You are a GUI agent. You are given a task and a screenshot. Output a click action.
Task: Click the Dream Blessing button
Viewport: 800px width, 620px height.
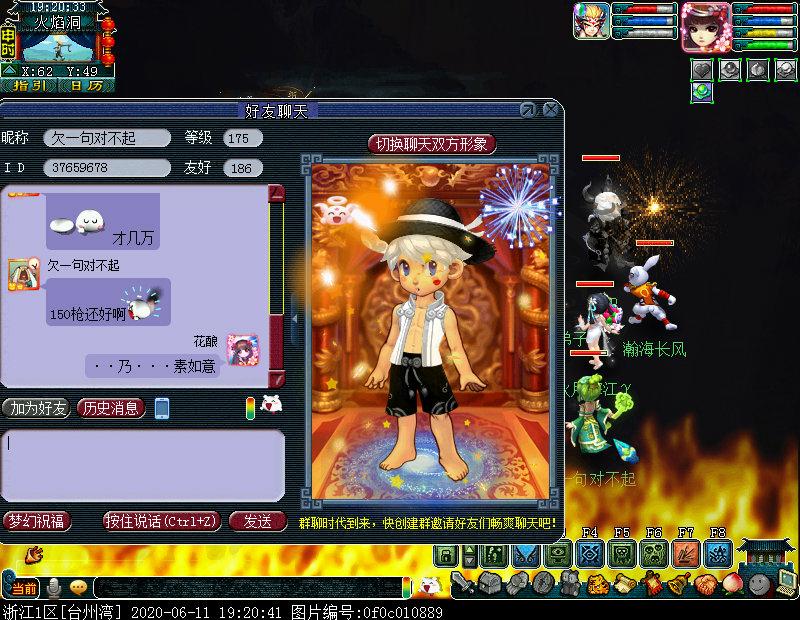coord(36,521)
